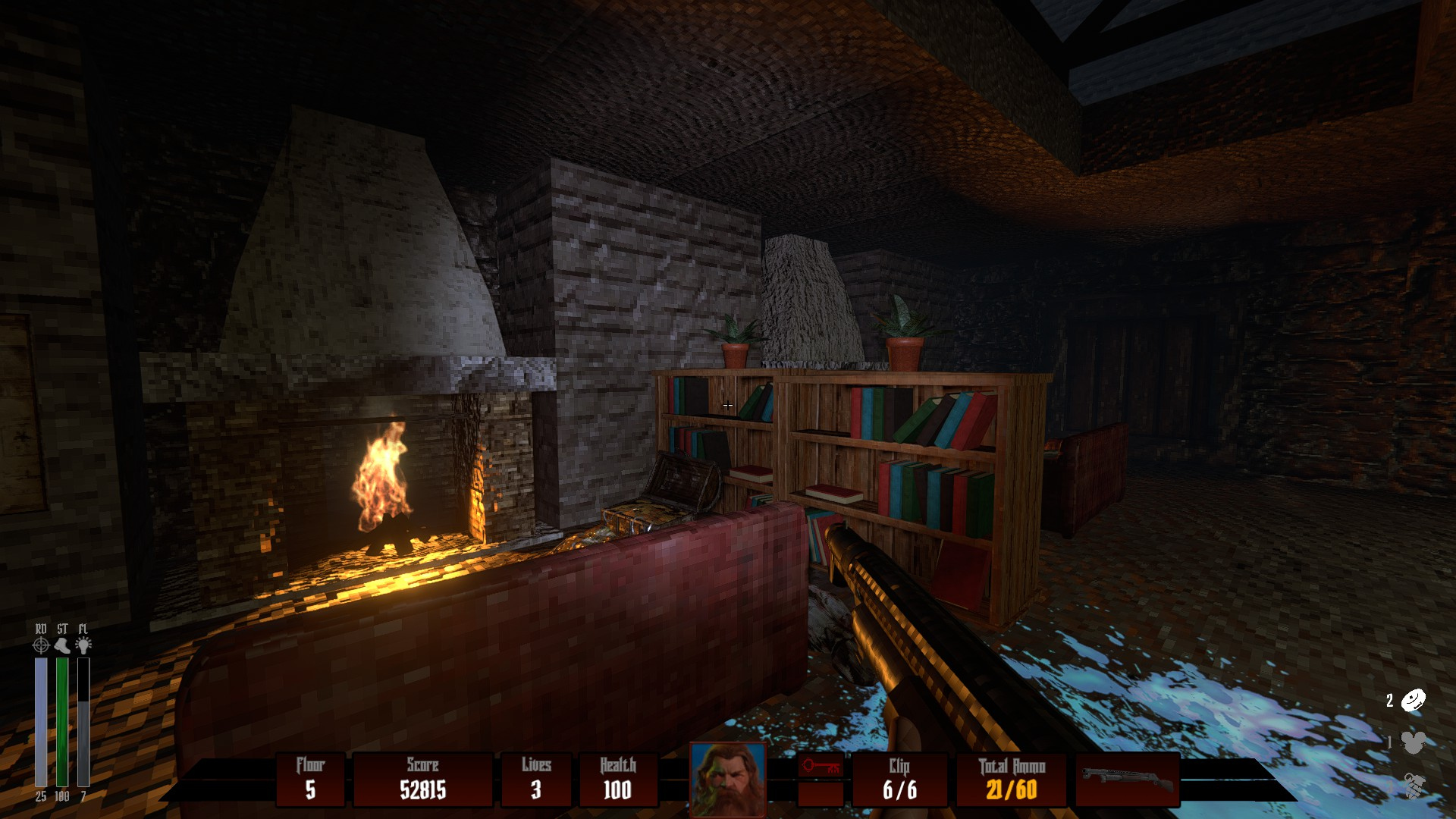This screenshot has width=1456, height=819.
Task: Pick the mouse-head item icon
Action: (1413, 742)
